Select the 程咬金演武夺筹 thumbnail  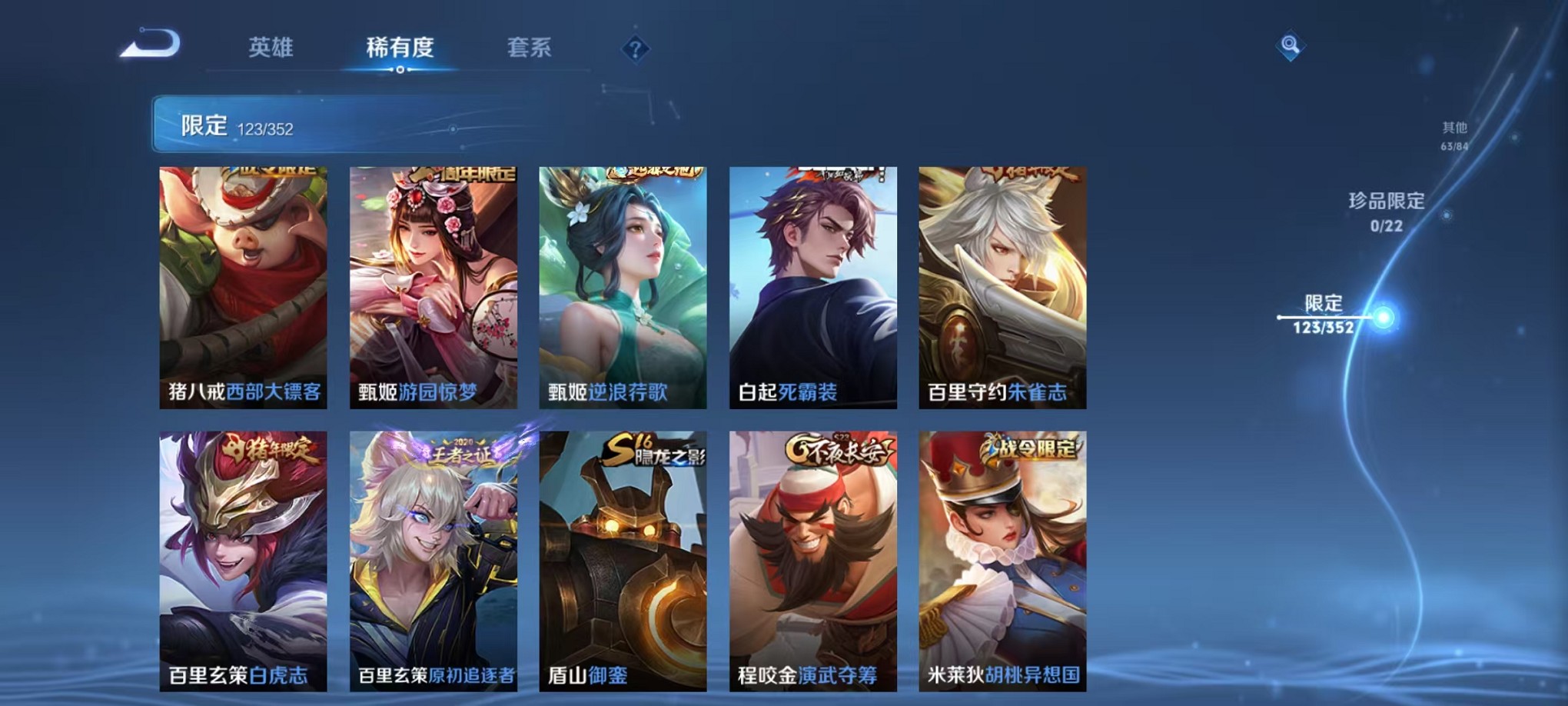click(x=812, y=561)
